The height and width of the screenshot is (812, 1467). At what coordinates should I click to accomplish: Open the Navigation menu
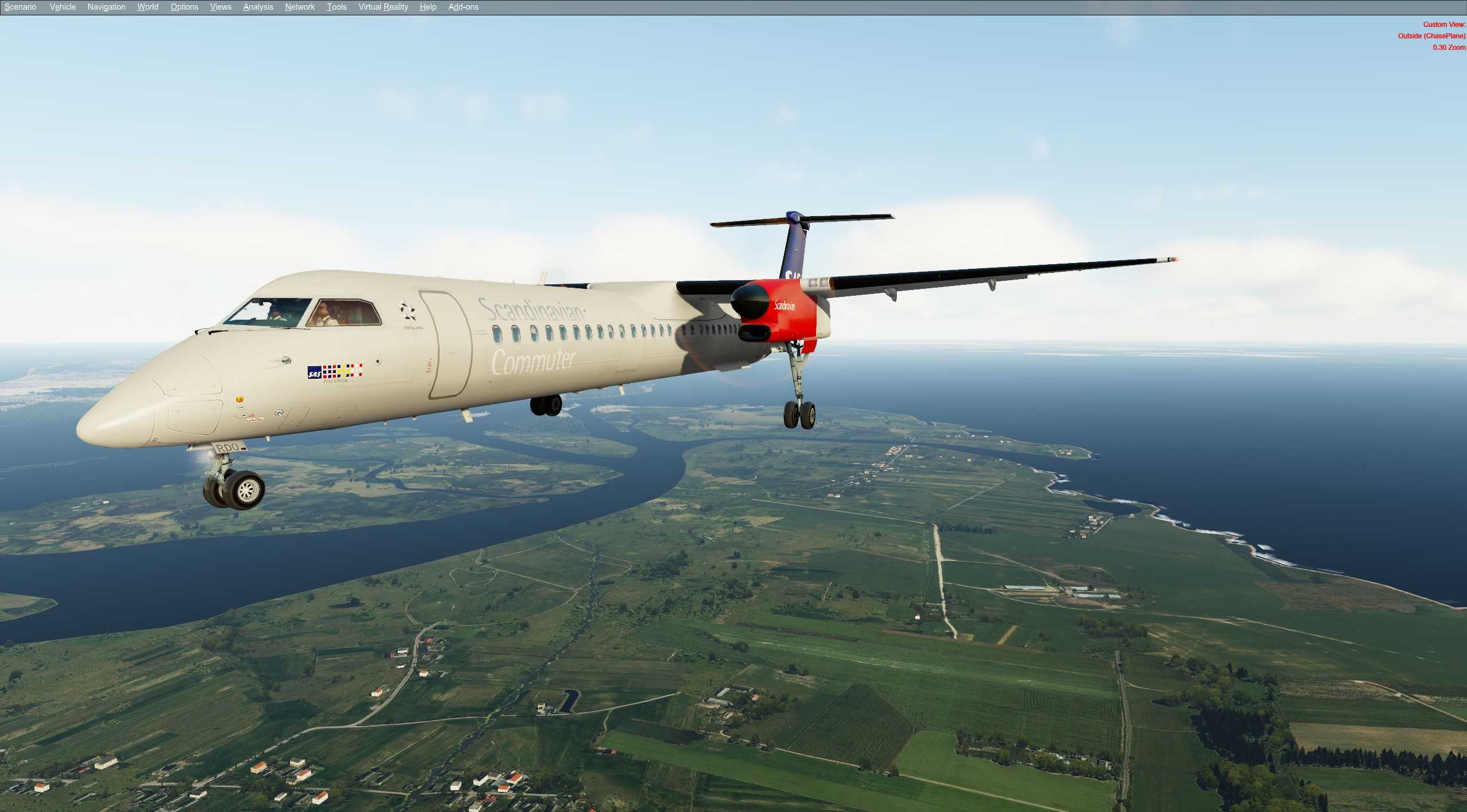[105, 6]
